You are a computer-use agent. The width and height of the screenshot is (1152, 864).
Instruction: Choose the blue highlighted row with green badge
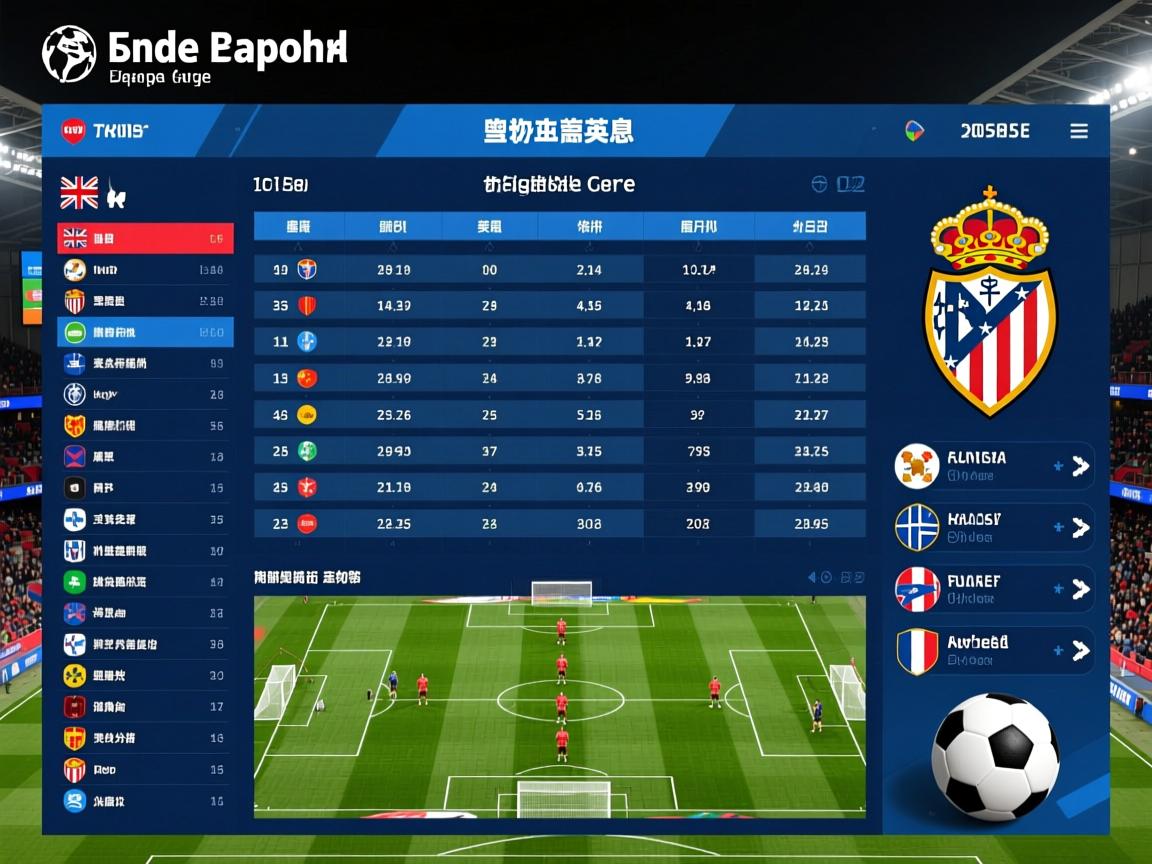pos(145,332)
